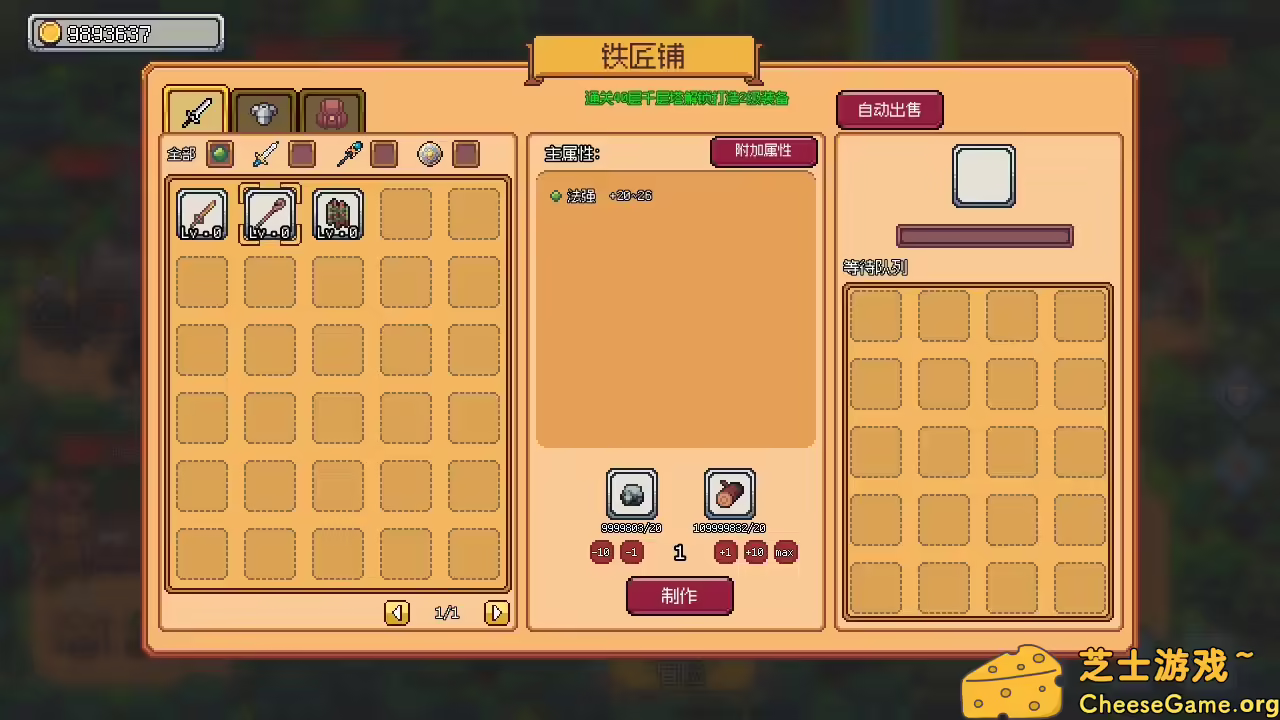Image resolution: width=1280 pixels, height=720 pixels.
Task: Open the backpack category tab
Action: (331, 111)
